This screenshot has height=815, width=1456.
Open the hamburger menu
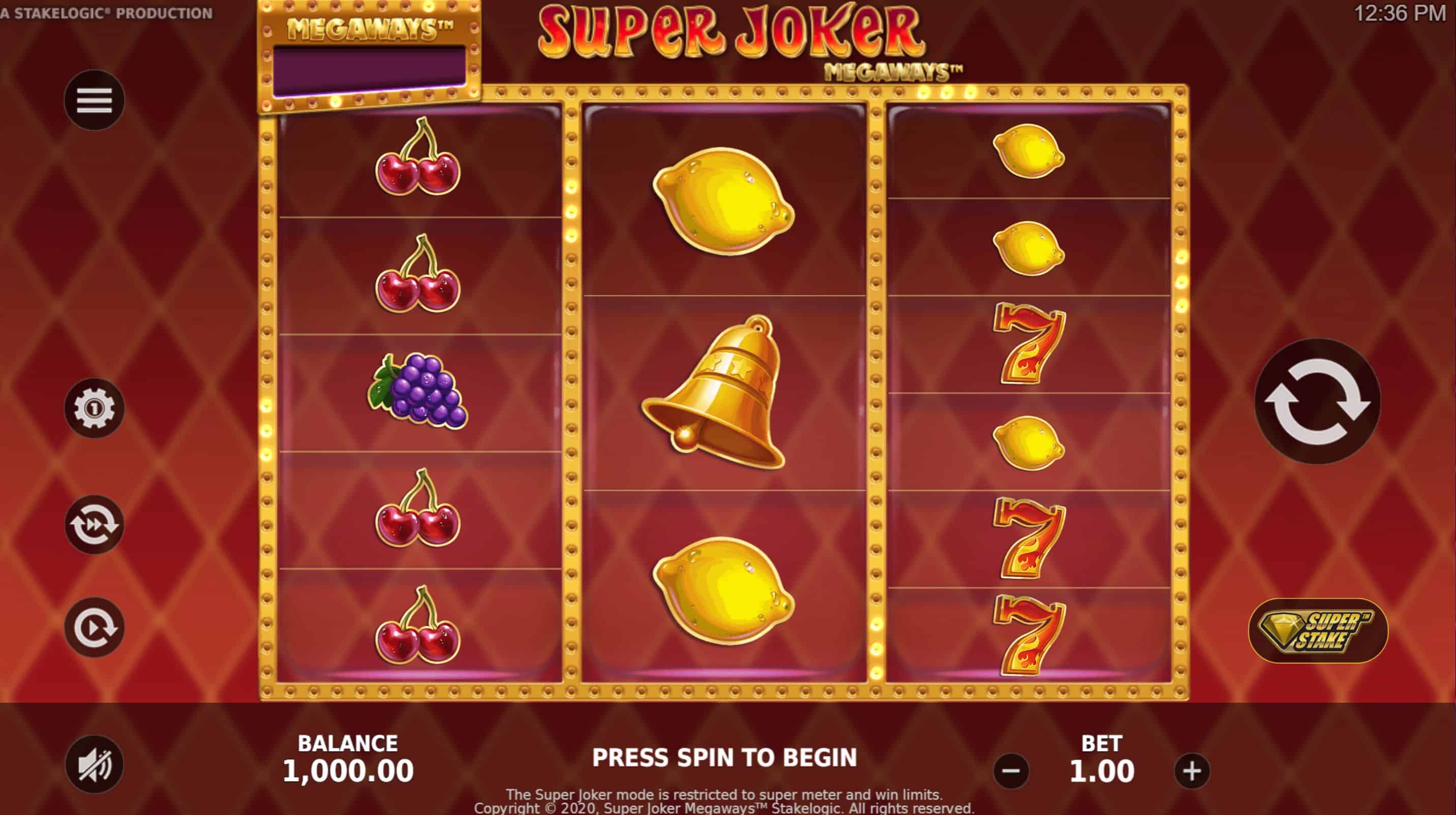pyautogui.click(x=94, y=101)
